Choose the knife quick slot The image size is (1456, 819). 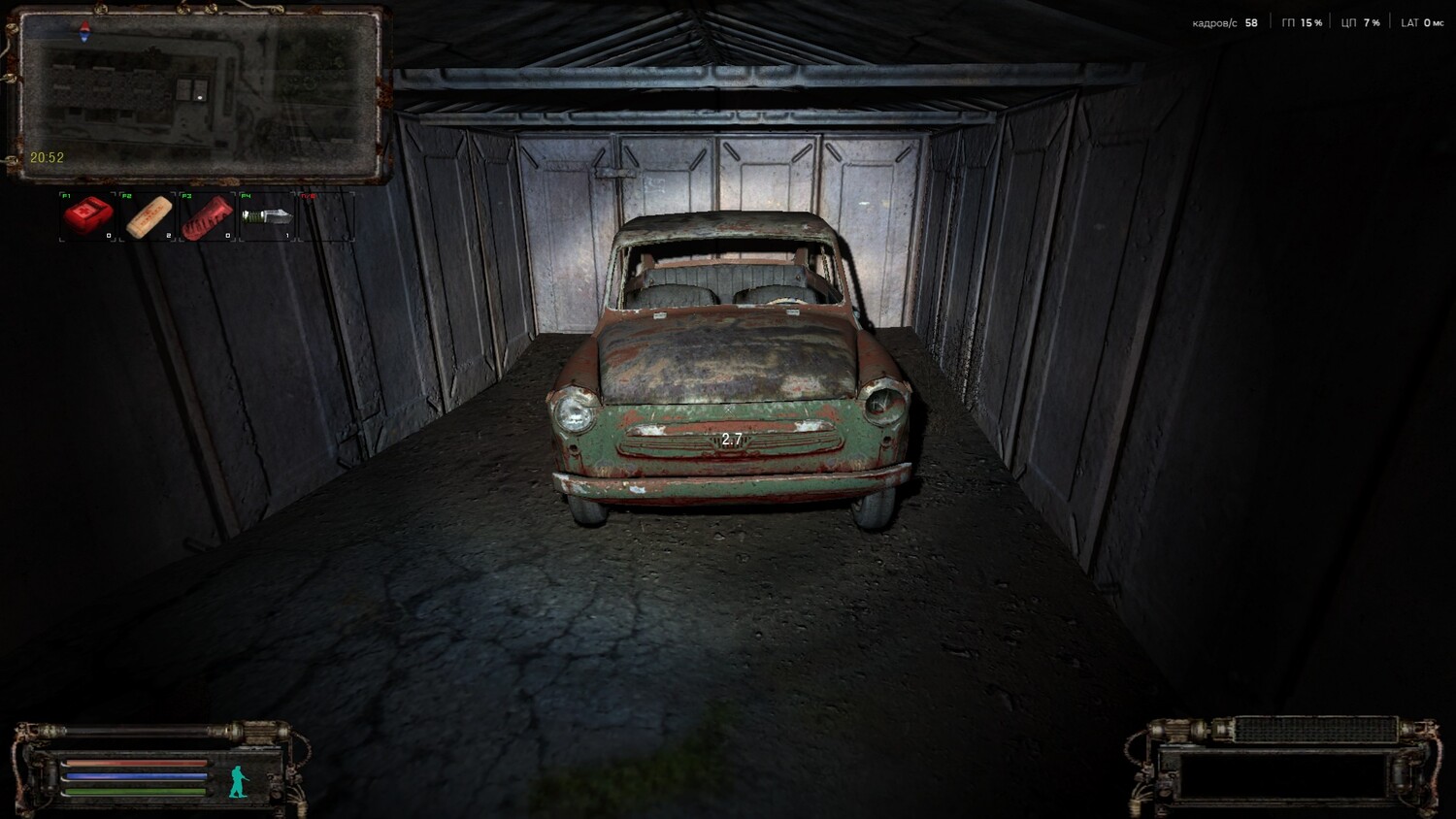[x=267, y=215]
